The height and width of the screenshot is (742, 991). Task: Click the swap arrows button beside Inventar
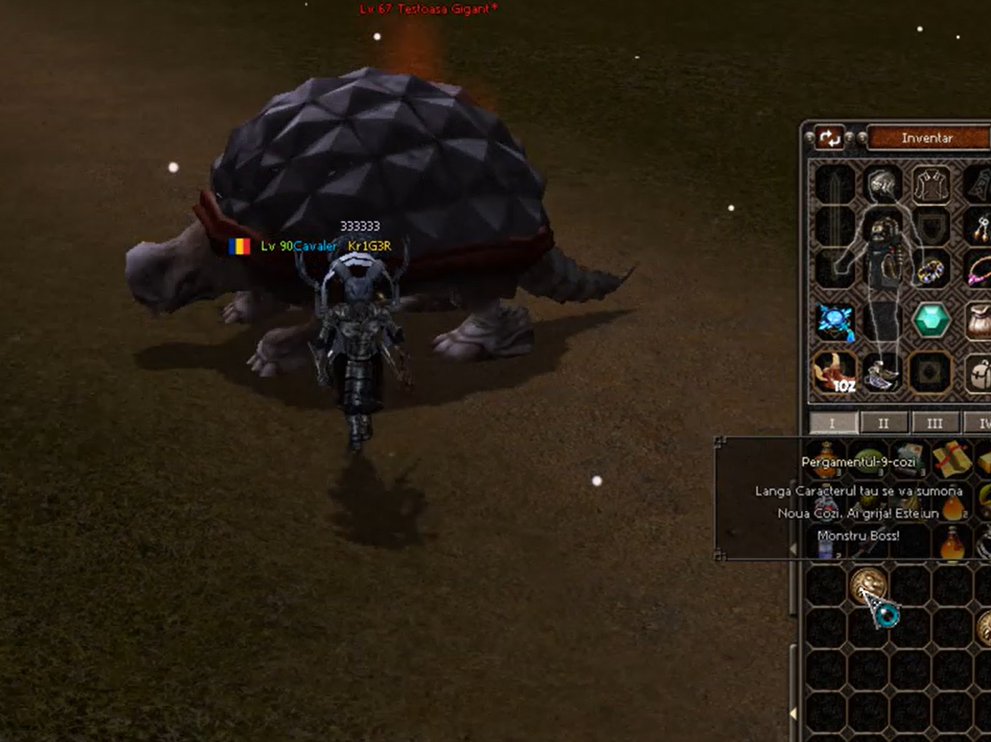pos(830,138)
